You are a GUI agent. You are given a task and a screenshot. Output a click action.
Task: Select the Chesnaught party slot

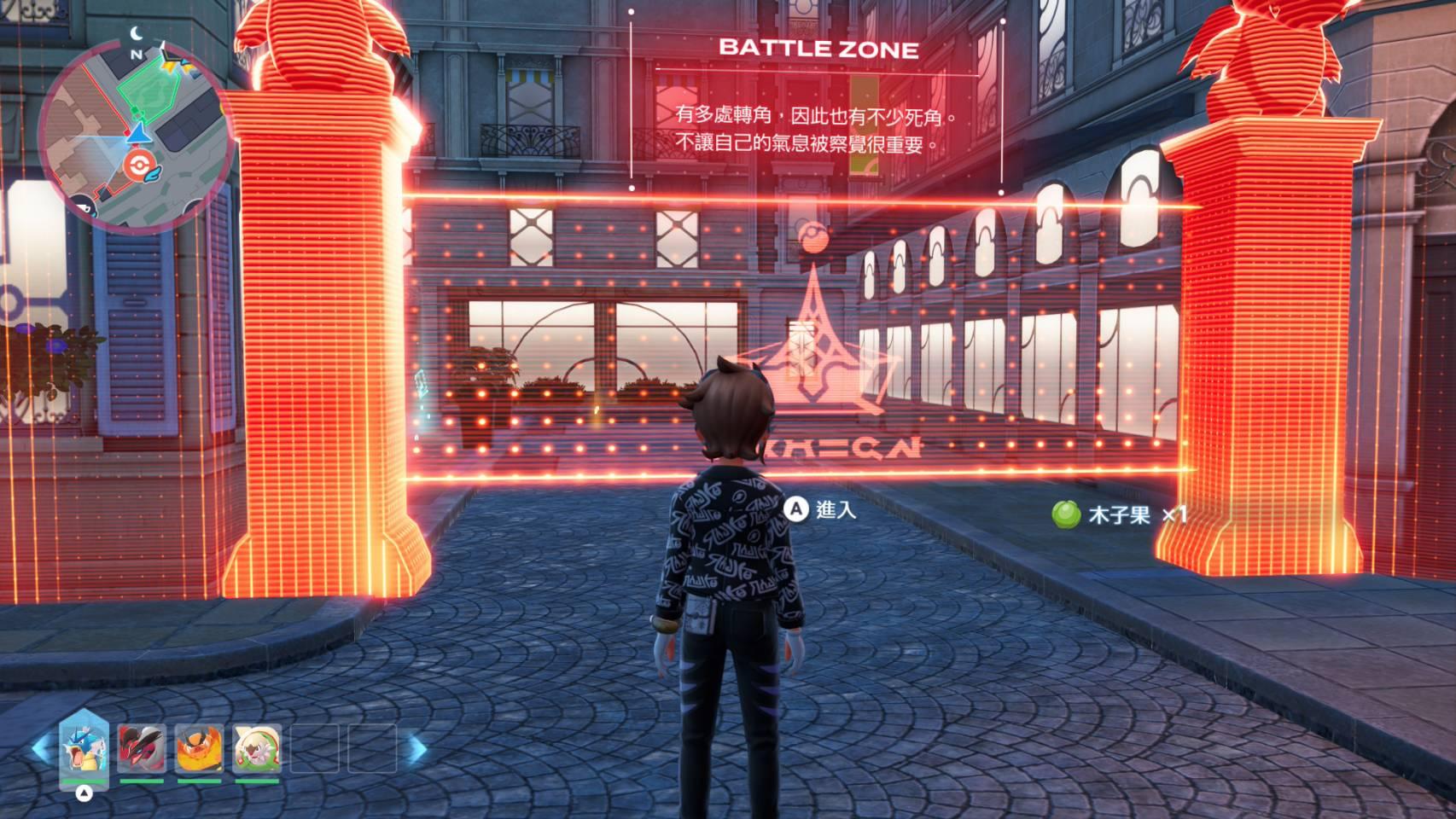click(x=257, y=748)
